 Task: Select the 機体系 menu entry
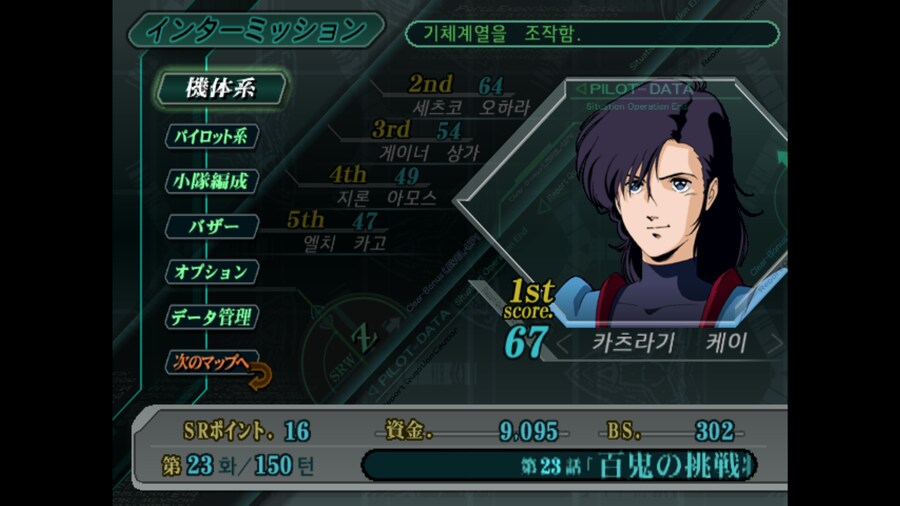pos(219,88)
